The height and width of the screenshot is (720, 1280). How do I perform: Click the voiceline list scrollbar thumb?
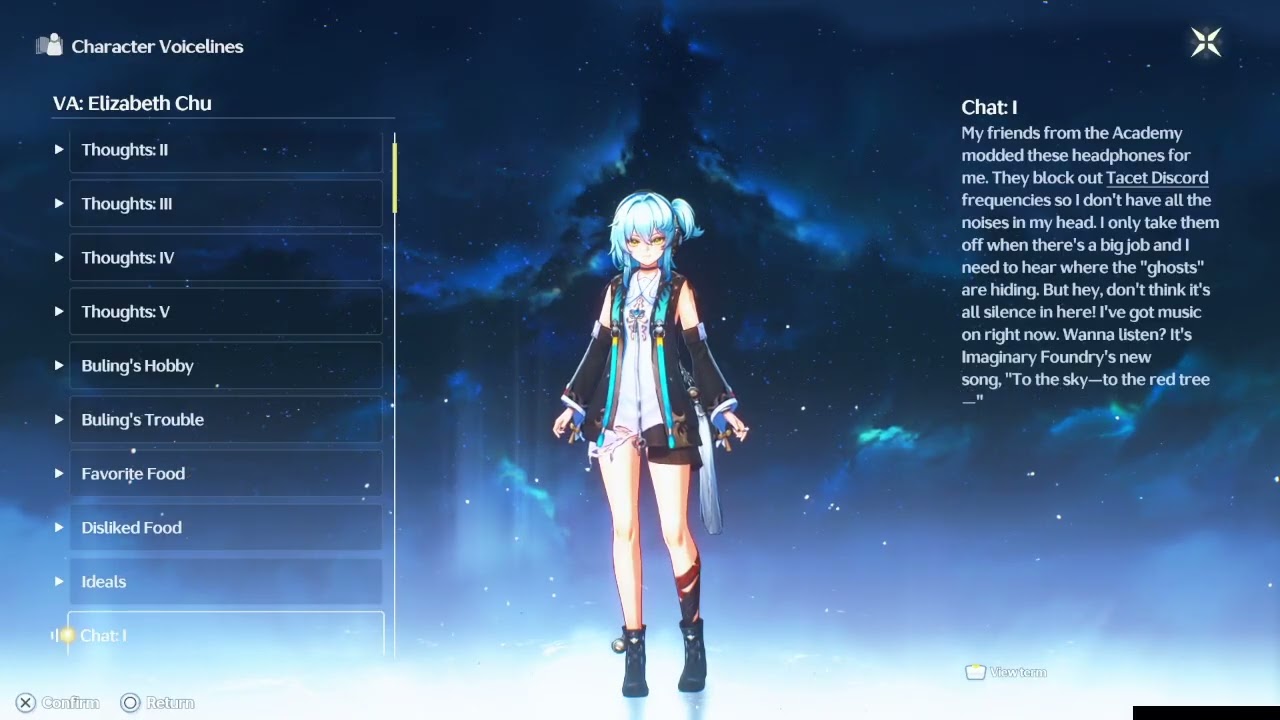pyautogui.click(x=395, y=177)
